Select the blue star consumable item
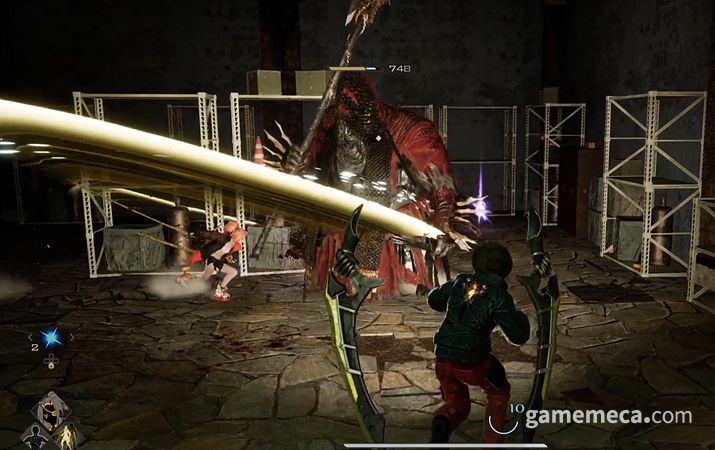 50,338
